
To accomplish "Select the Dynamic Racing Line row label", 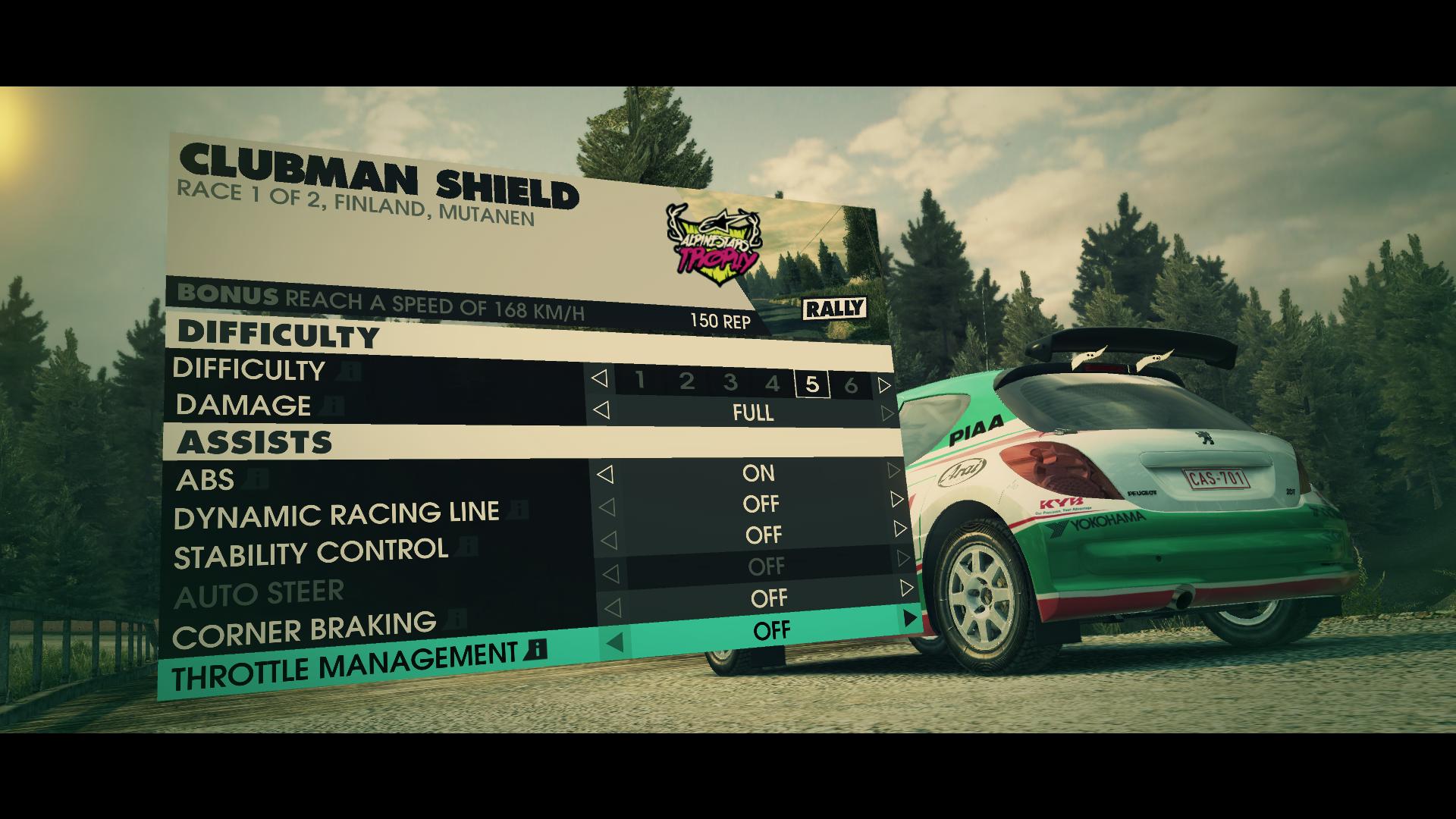I will point(336,515).
